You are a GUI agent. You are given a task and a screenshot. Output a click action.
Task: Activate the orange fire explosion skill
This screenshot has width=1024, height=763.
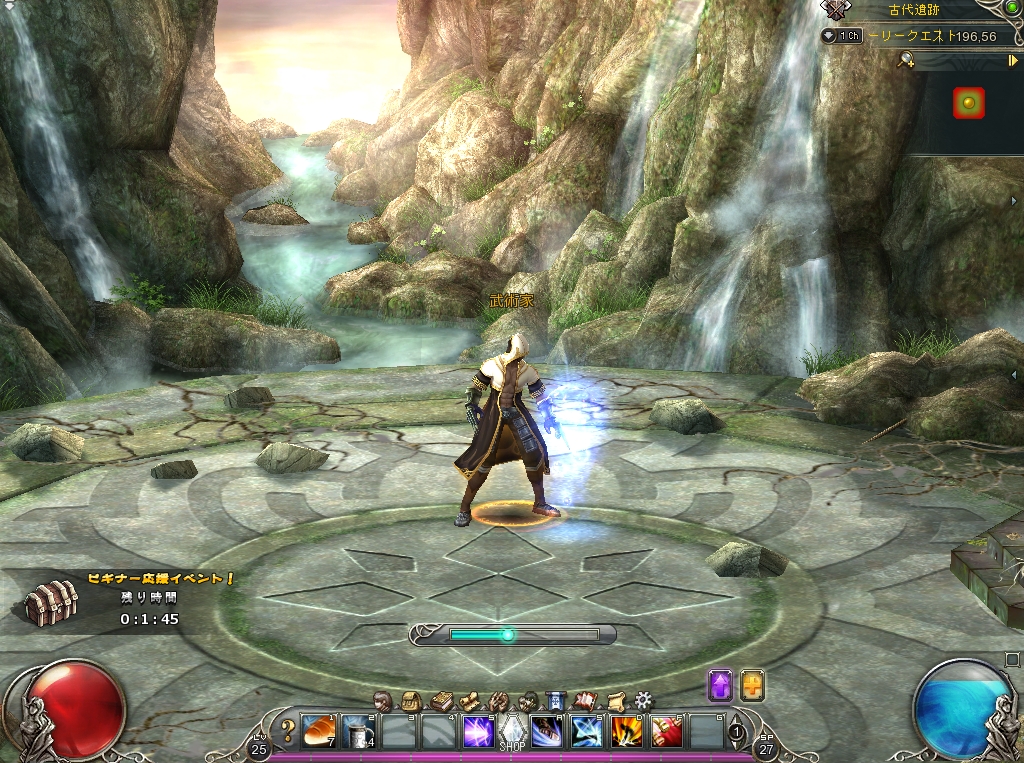point(626,731)
